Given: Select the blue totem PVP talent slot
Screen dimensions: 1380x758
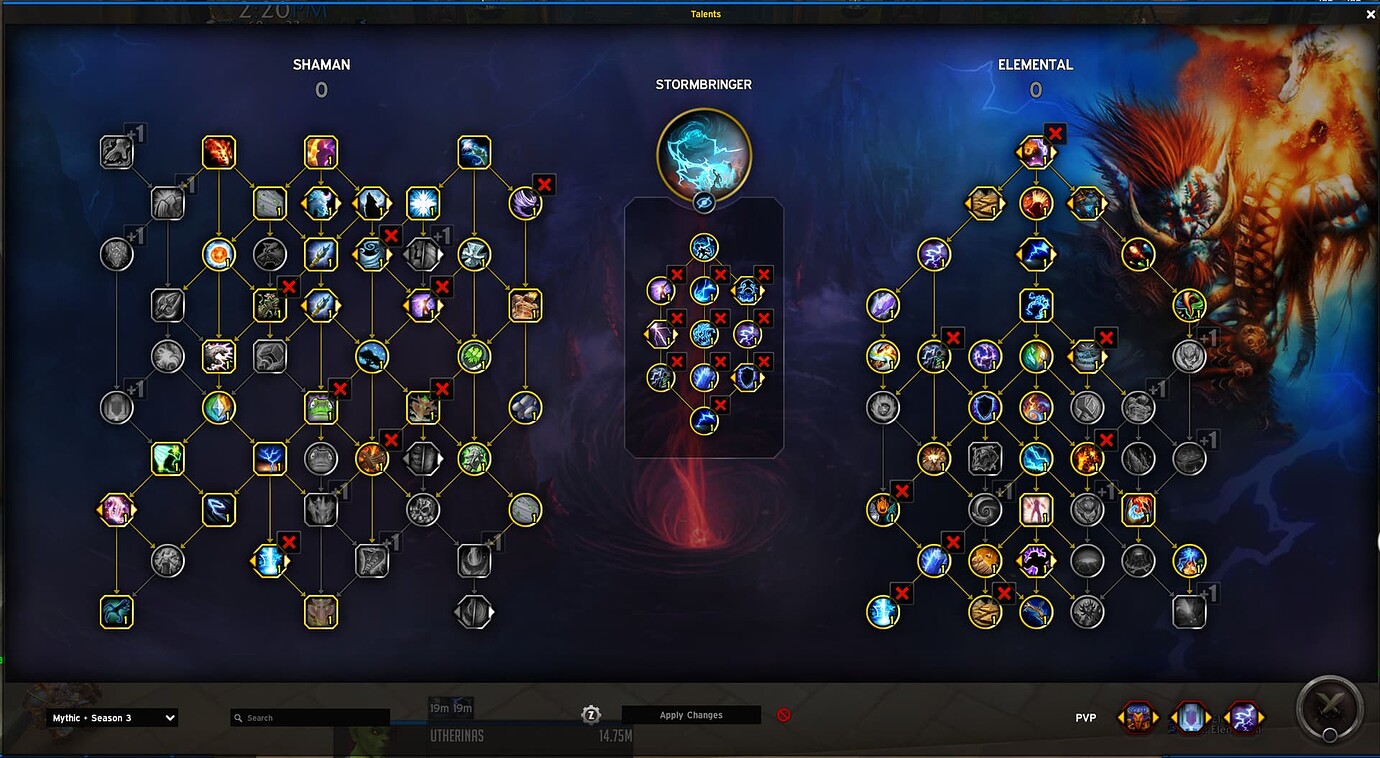Looking at the screenshot, I should (1190, 717).
